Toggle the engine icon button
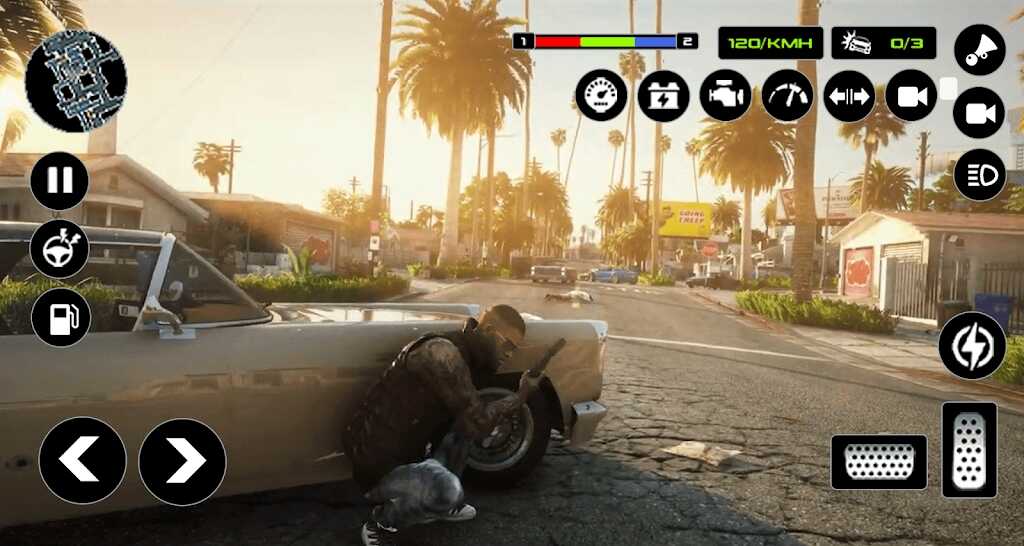This screenshot has width=1024, height=546. pyautogui.click(x=725, y=96)
